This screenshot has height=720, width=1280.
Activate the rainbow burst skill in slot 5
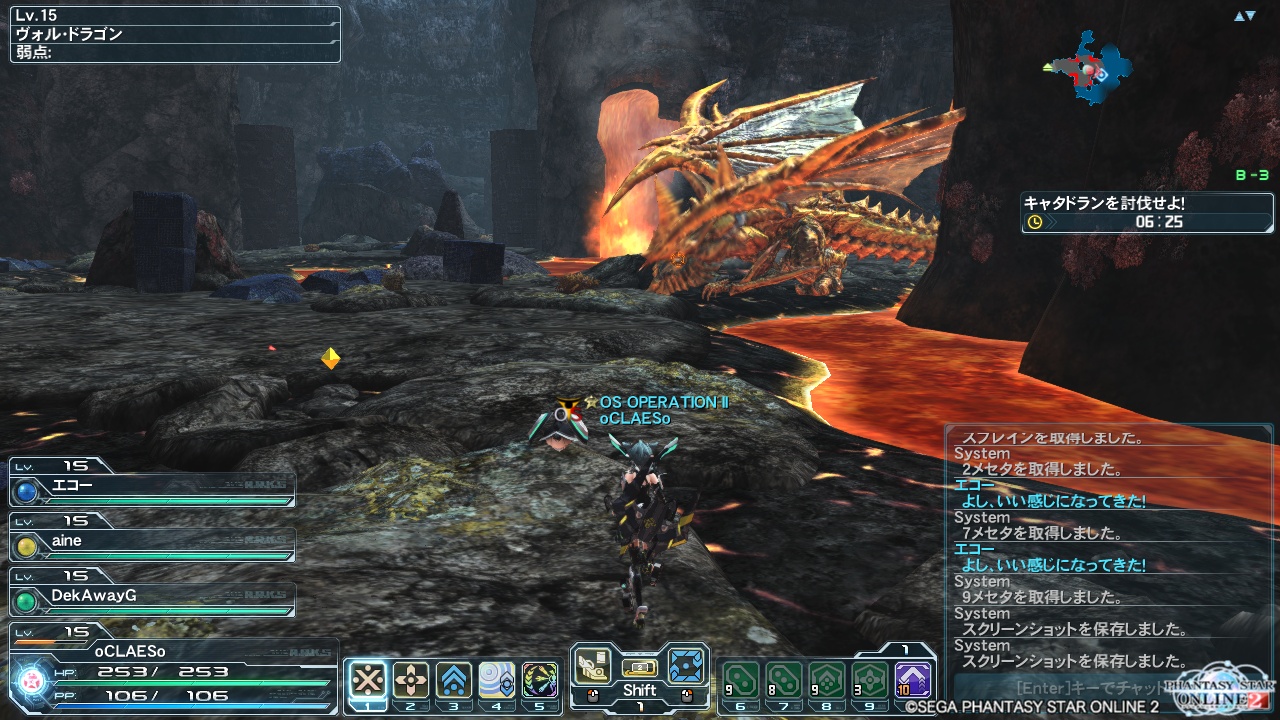click(540, 680)
